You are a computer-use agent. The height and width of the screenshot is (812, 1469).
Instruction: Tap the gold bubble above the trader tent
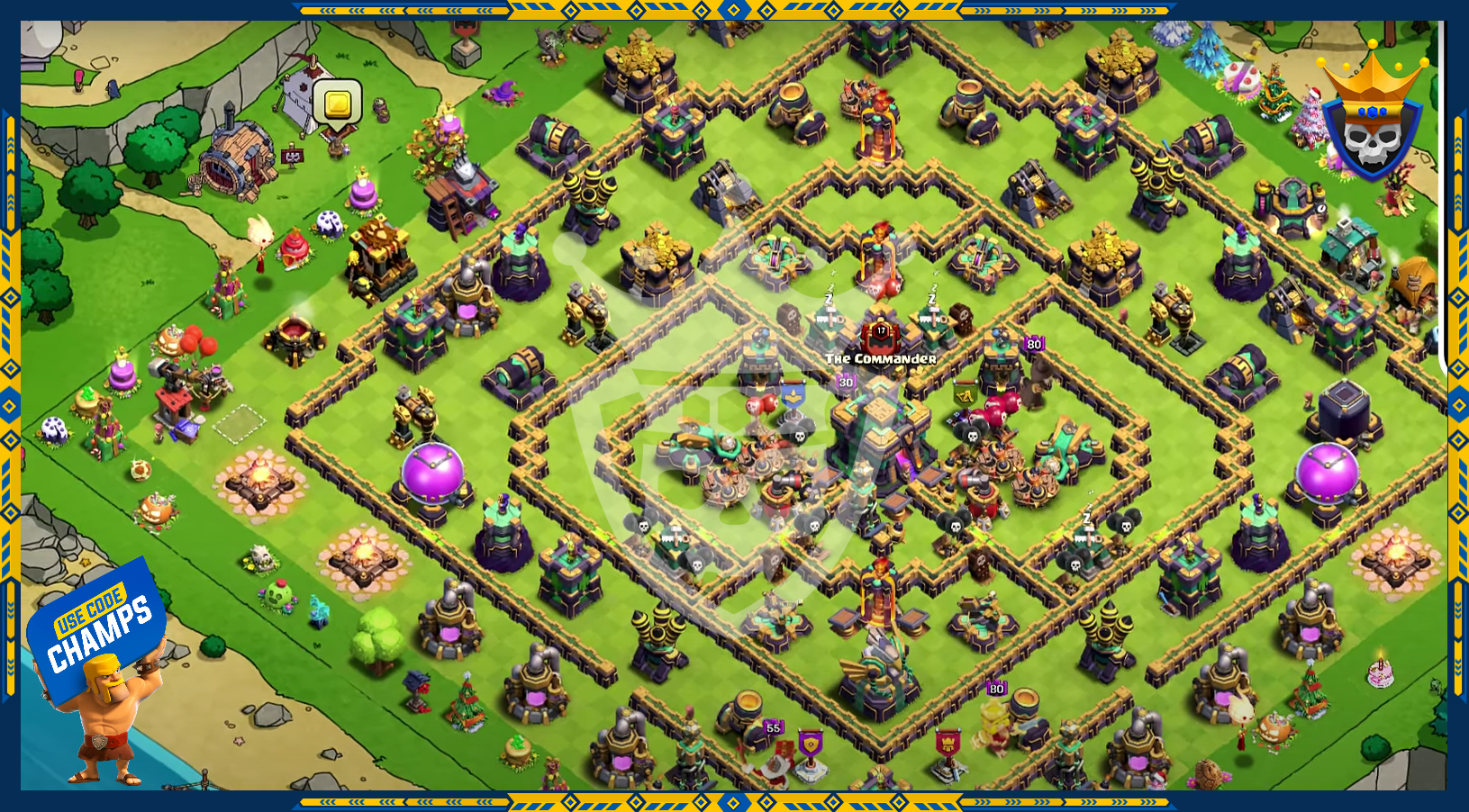338,104
